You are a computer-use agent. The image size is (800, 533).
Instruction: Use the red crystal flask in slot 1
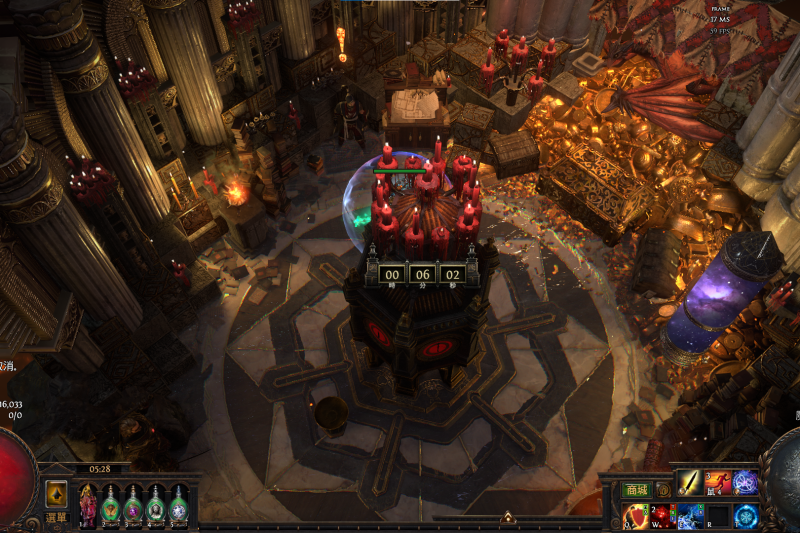coord(88,505)
